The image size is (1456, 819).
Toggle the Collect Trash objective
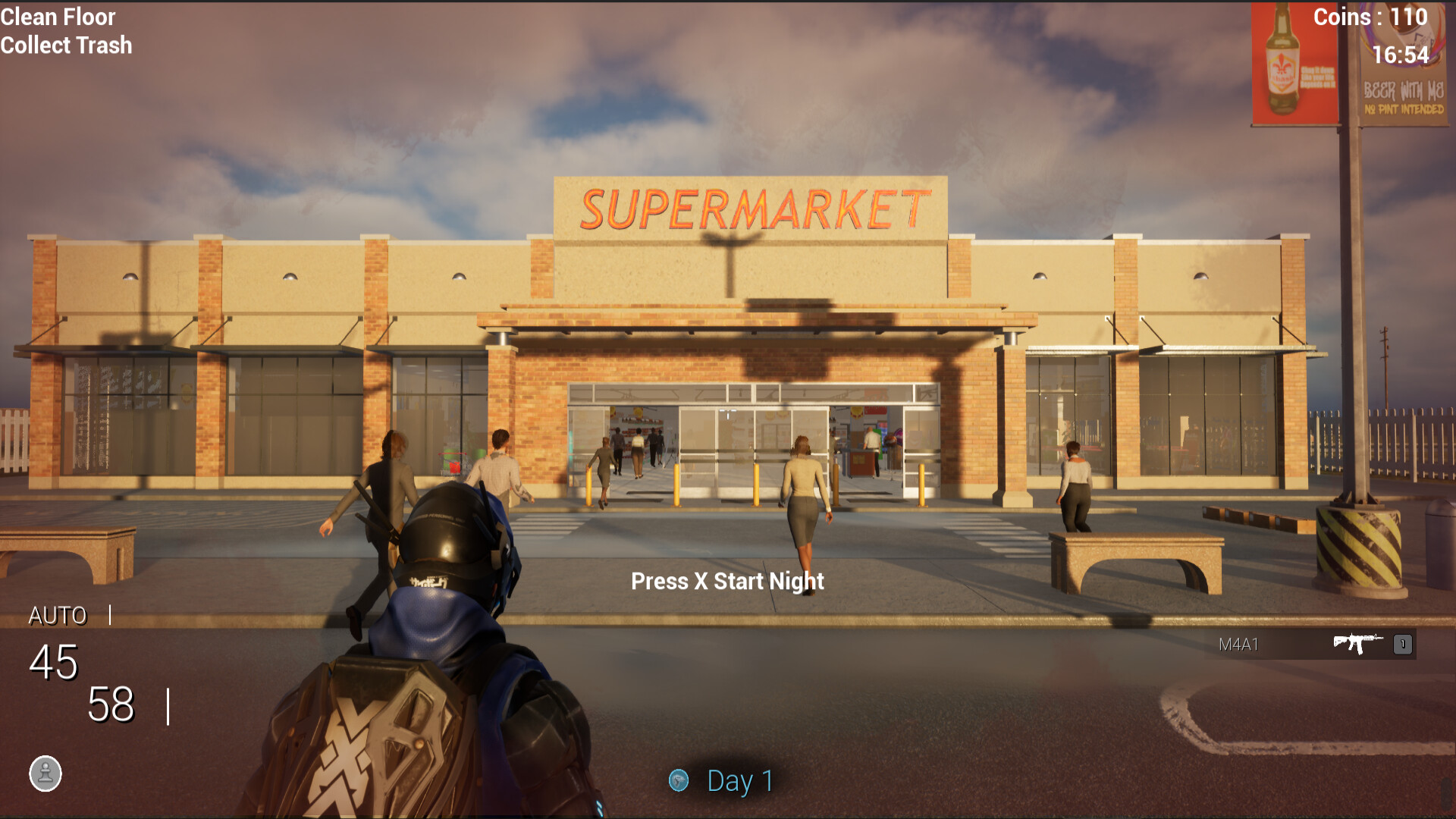[x=65, y=45]
